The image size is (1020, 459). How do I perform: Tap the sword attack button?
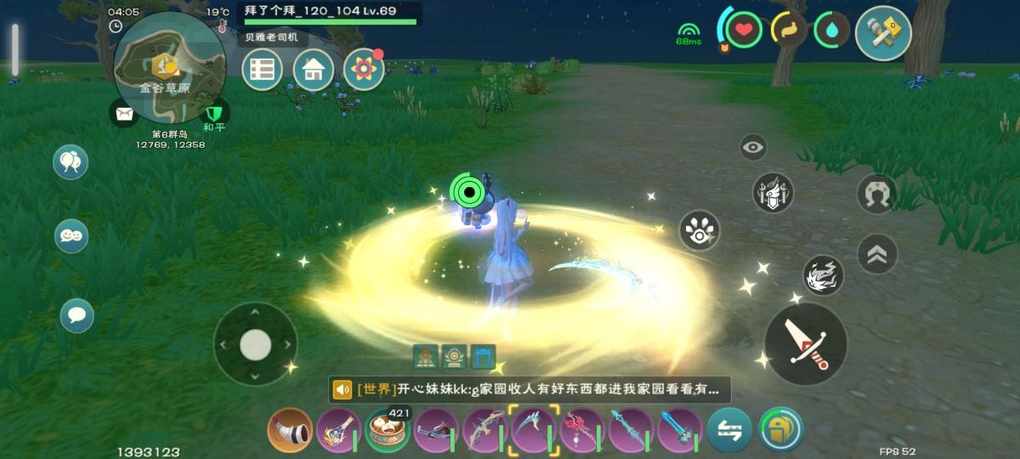tap(805, 343)
